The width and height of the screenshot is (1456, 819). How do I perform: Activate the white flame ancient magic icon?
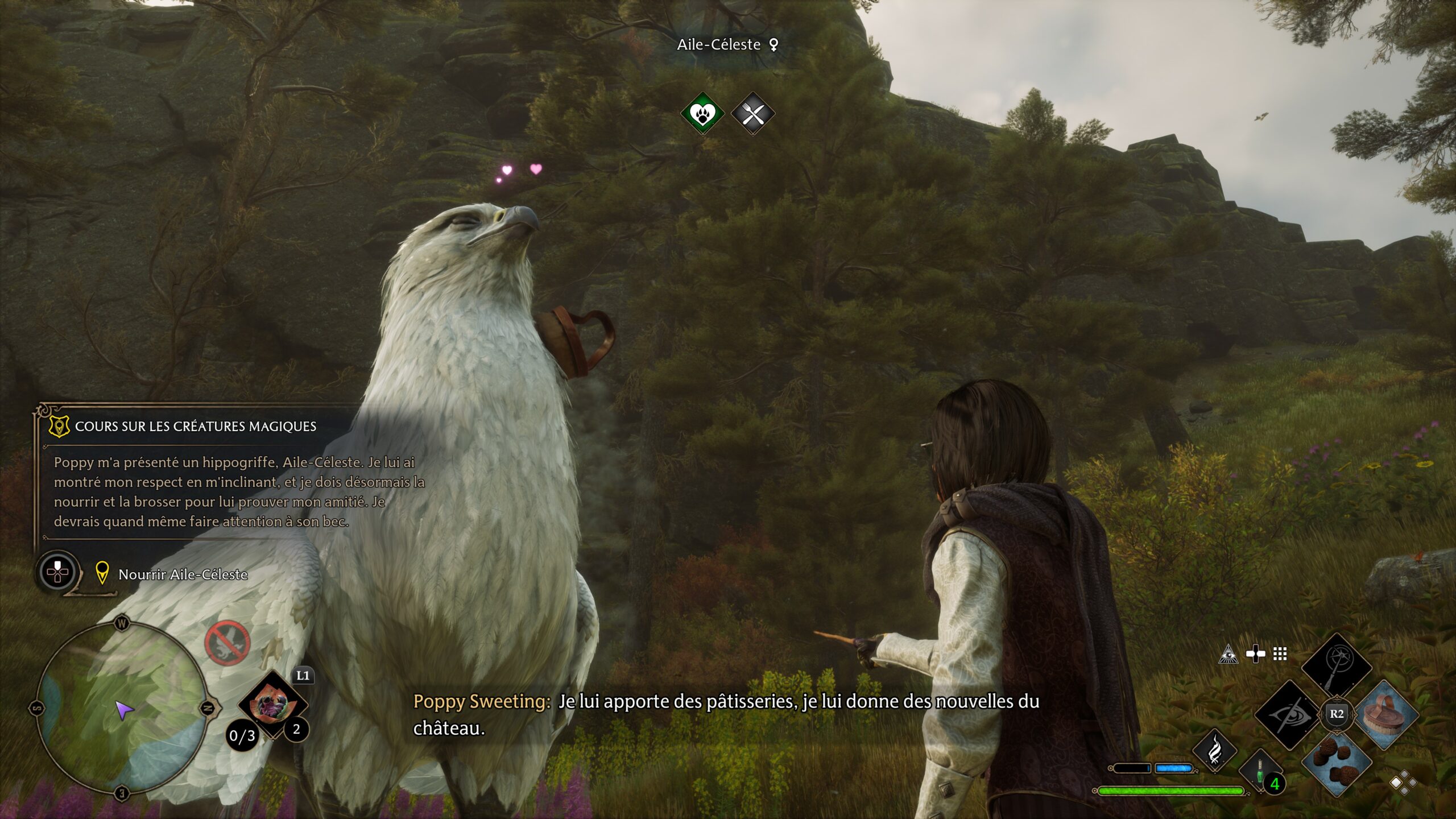(1215, 751)
